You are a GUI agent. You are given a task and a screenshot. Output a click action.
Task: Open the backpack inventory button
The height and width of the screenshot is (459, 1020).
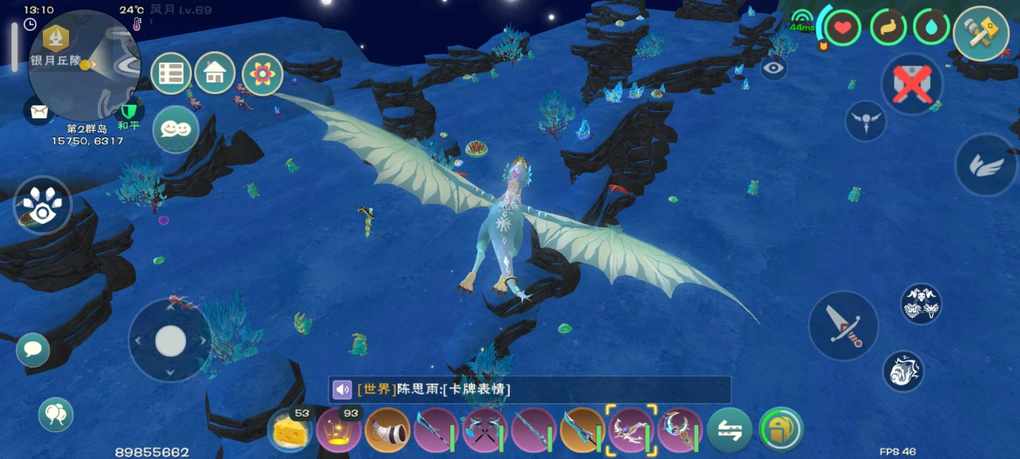[780, 431]
